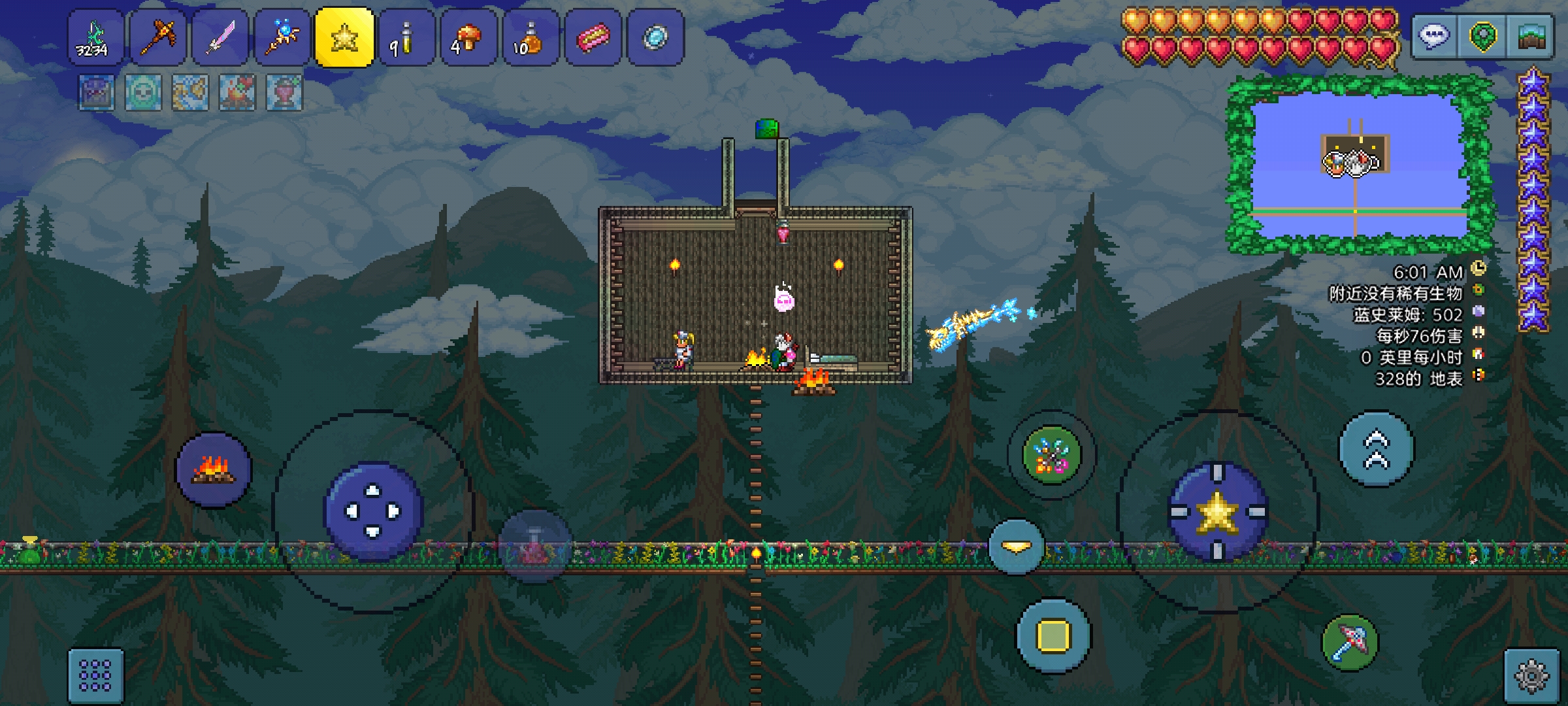Toggle the yellow square smart cursor button
Image resolution: width=1568 pixels, height=706 pixels.
[x=1053, y=635]
